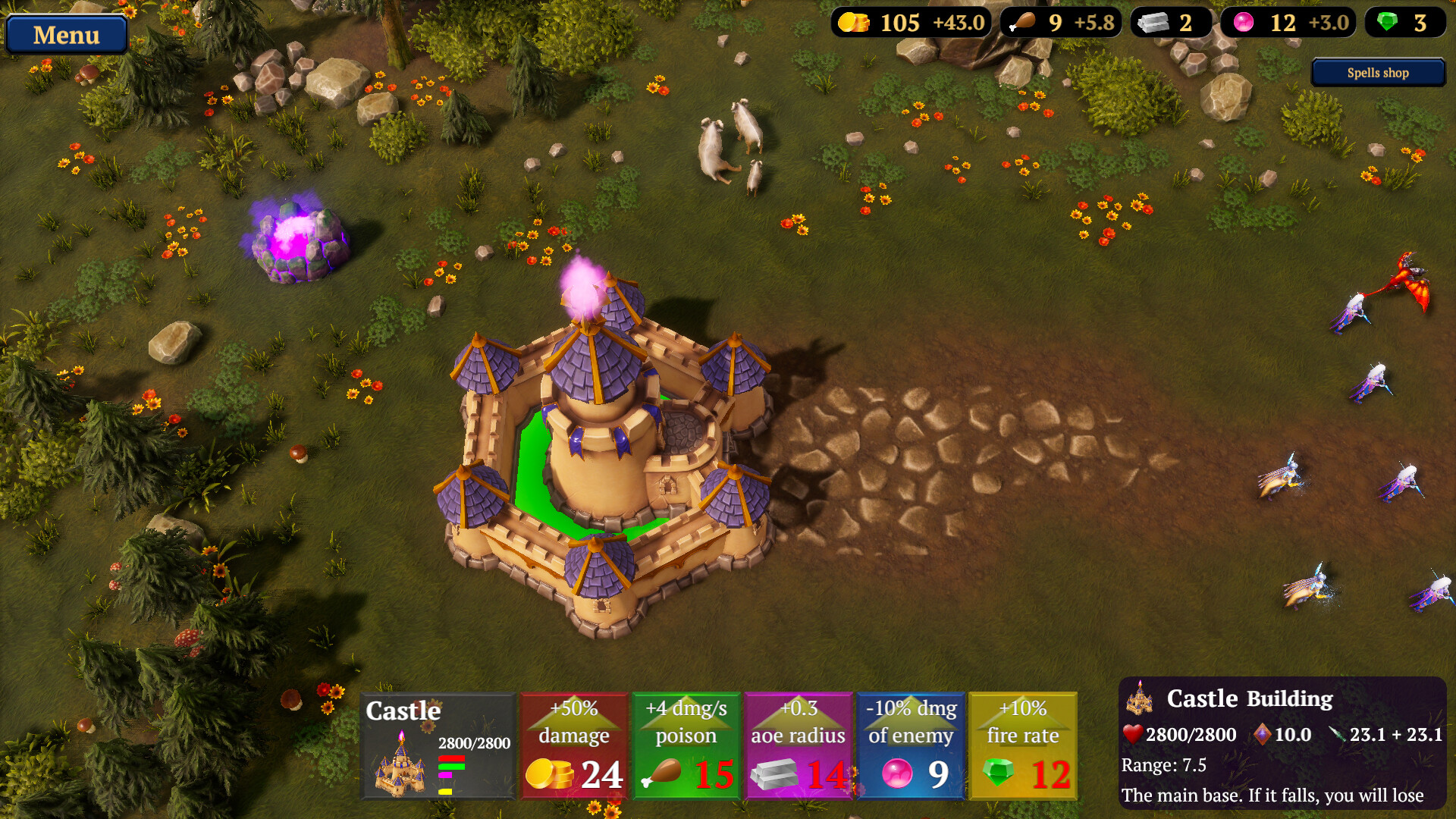Open the Spells shop

pos(1377,73)
